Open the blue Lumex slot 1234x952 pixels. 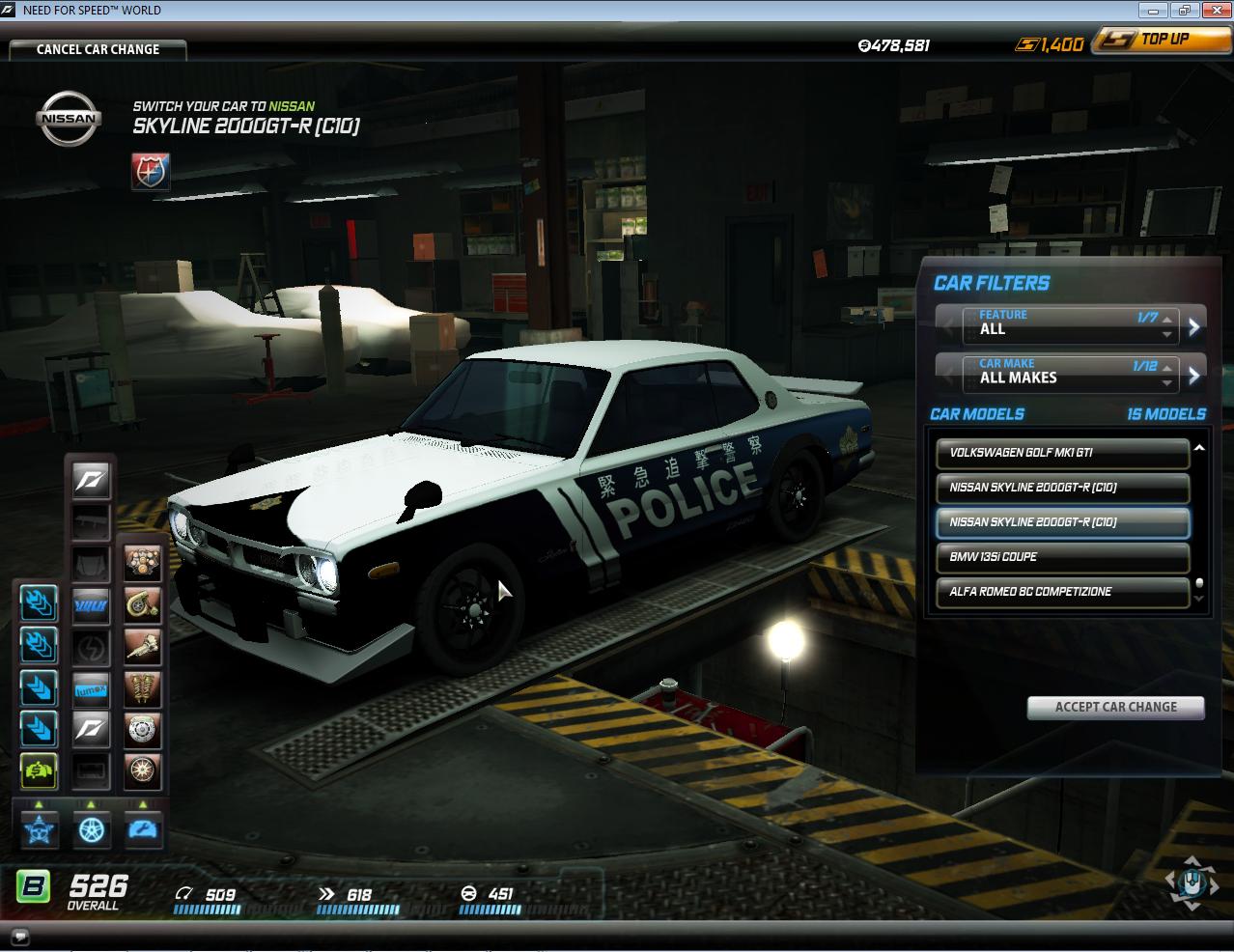(92, 688)
